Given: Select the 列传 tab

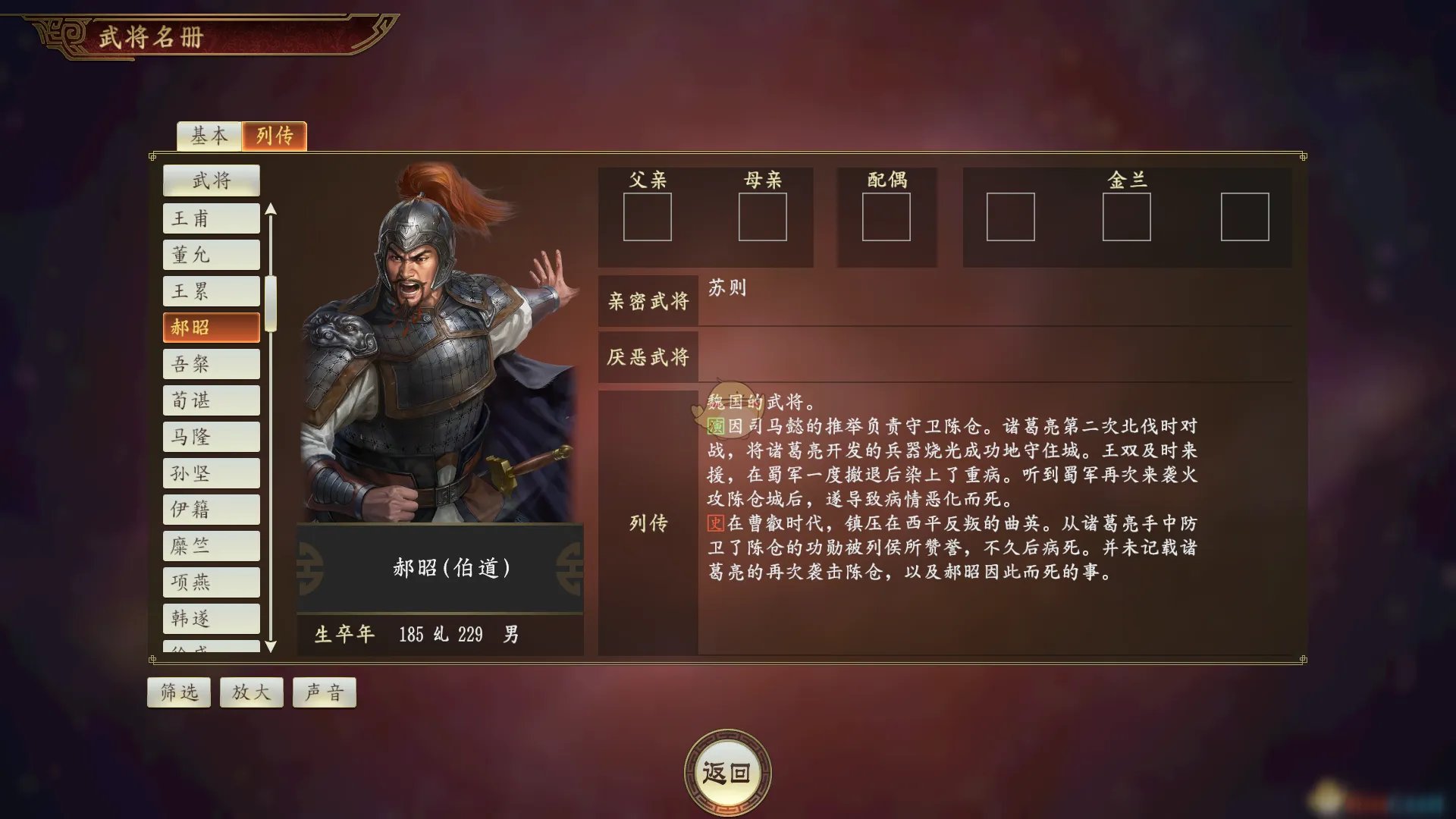Looking at the screenshot, I should pos(275,136).
